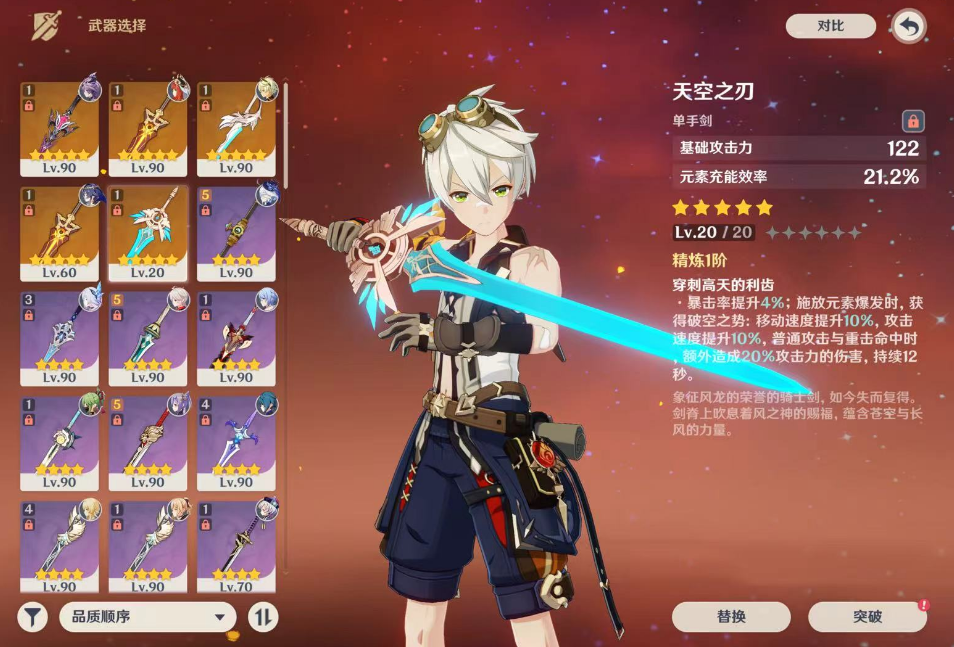Image resolution: width=954 pixels, height=647 pixels.
Task: Select the purple Mistsplitter sword at Lv.90
Action: coord(60,128)
